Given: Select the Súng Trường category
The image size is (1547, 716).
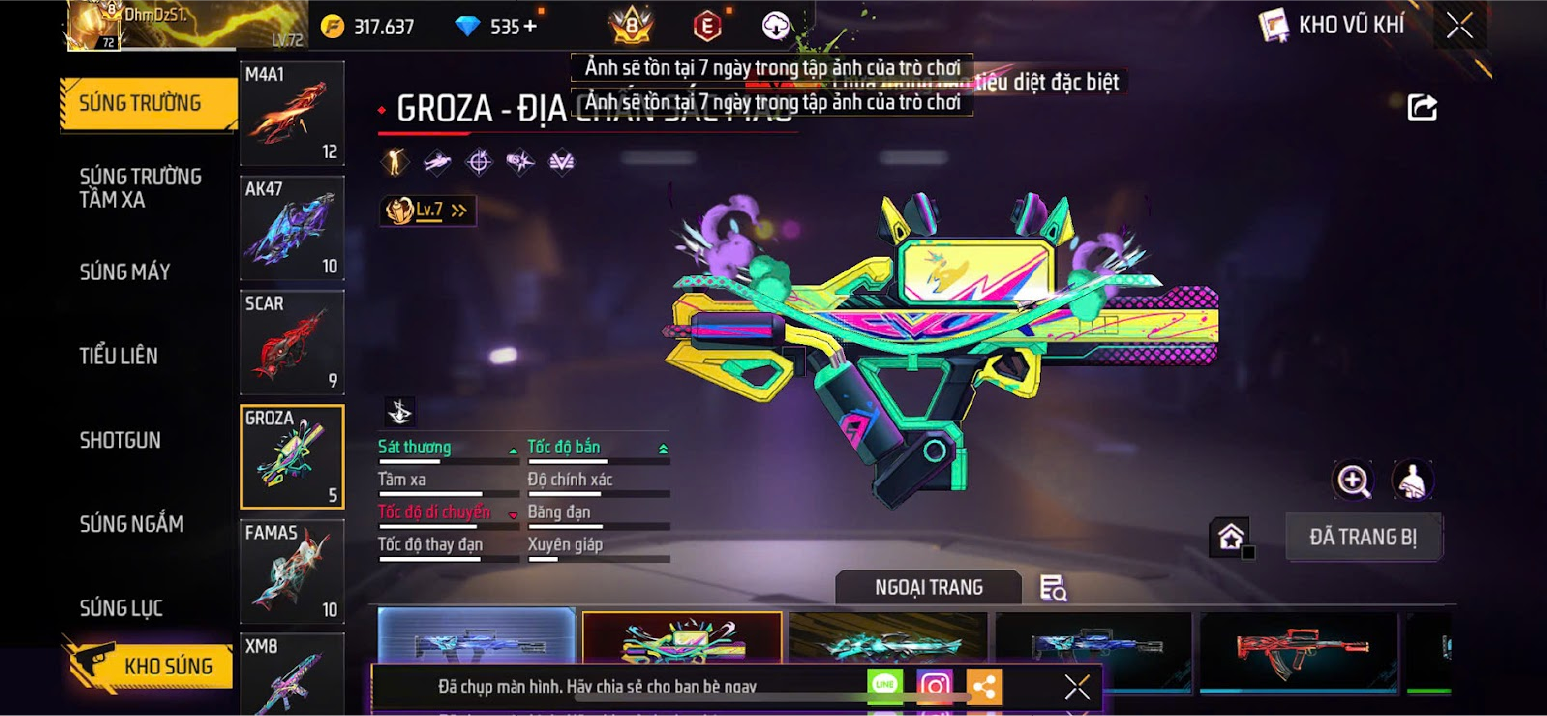Looking at the screenshot, I should pos(141,103).
